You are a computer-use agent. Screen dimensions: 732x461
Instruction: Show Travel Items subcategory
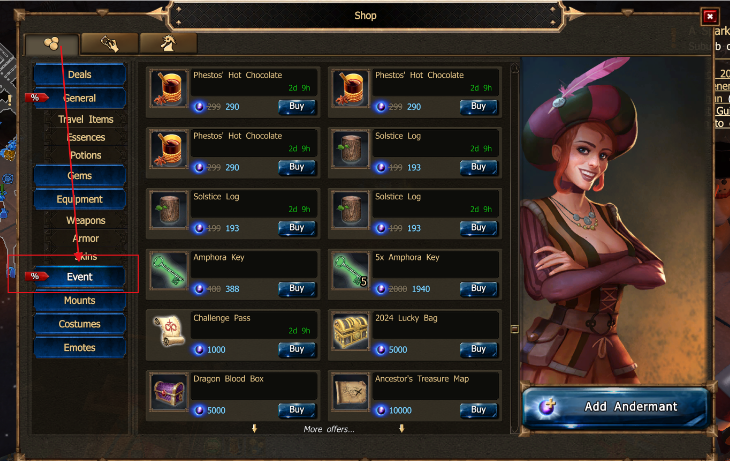click(86, 120)
